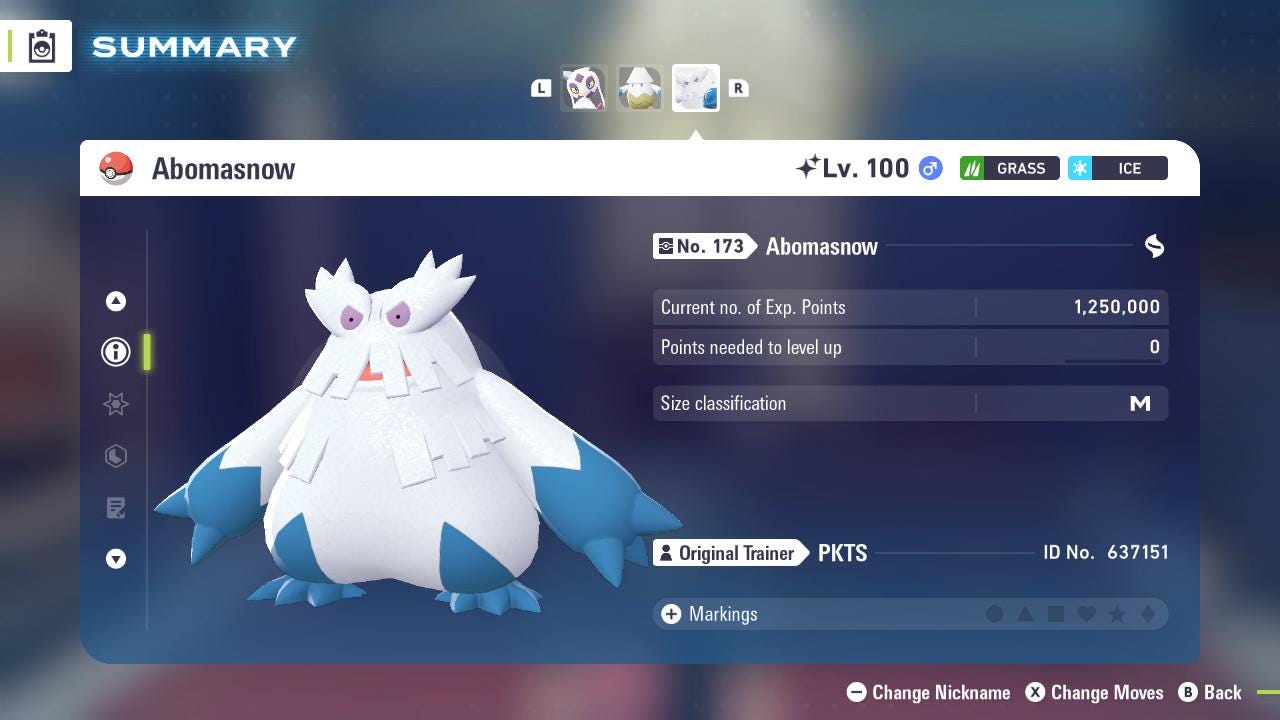Select the moves page star icon
This screenshot has width=1280, height=720.
[116, 404]
